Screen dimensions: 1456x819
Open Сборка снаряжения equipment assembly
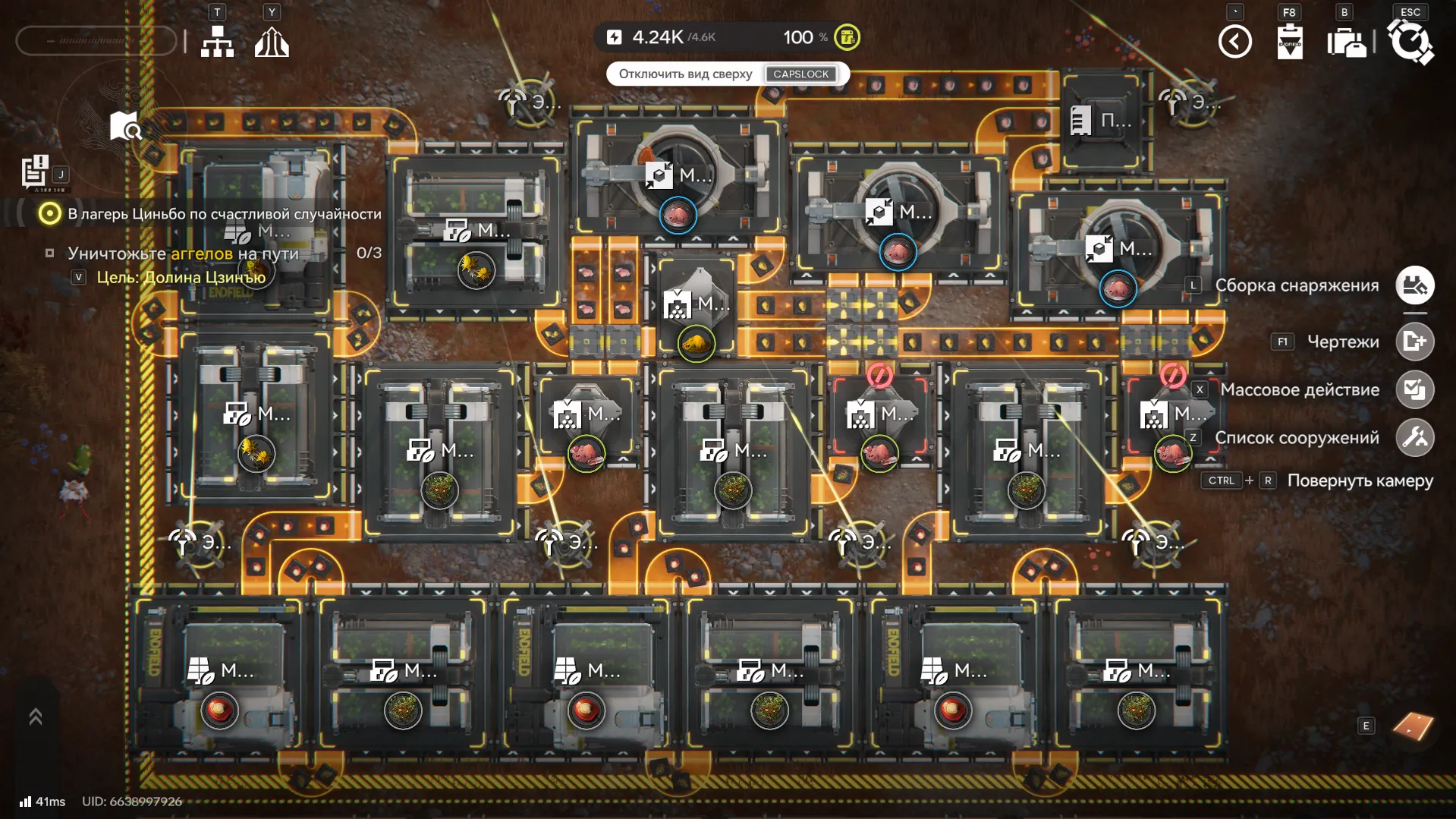click(x=1414, y=285)
